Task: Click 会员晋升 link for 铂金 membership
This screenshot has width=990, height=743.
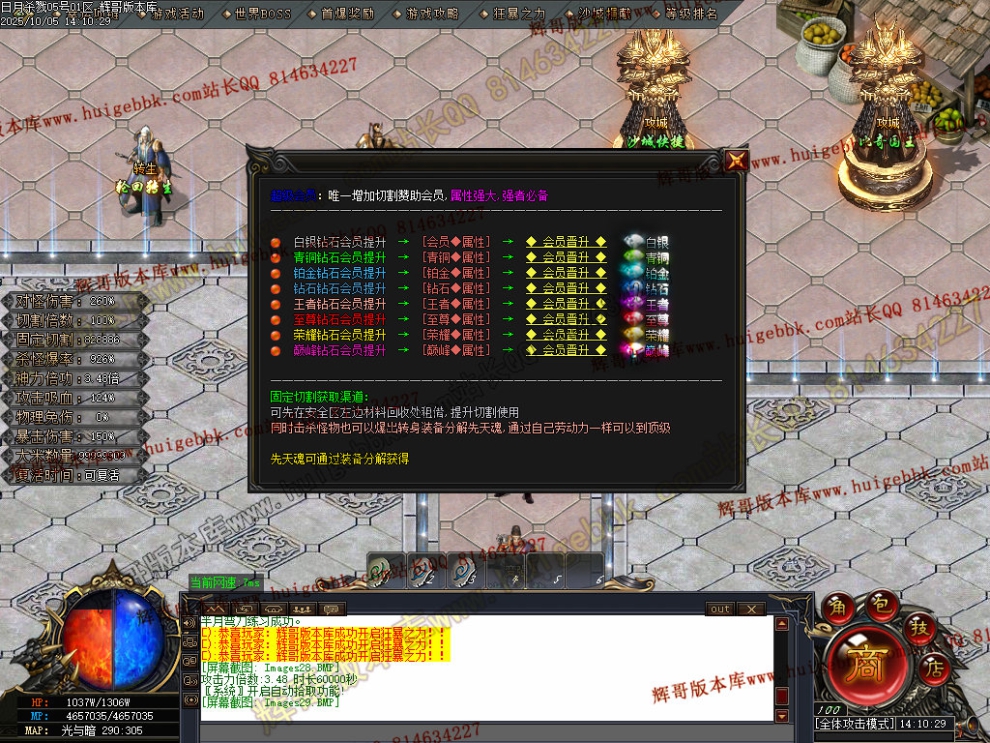Action: pos(566,273)
